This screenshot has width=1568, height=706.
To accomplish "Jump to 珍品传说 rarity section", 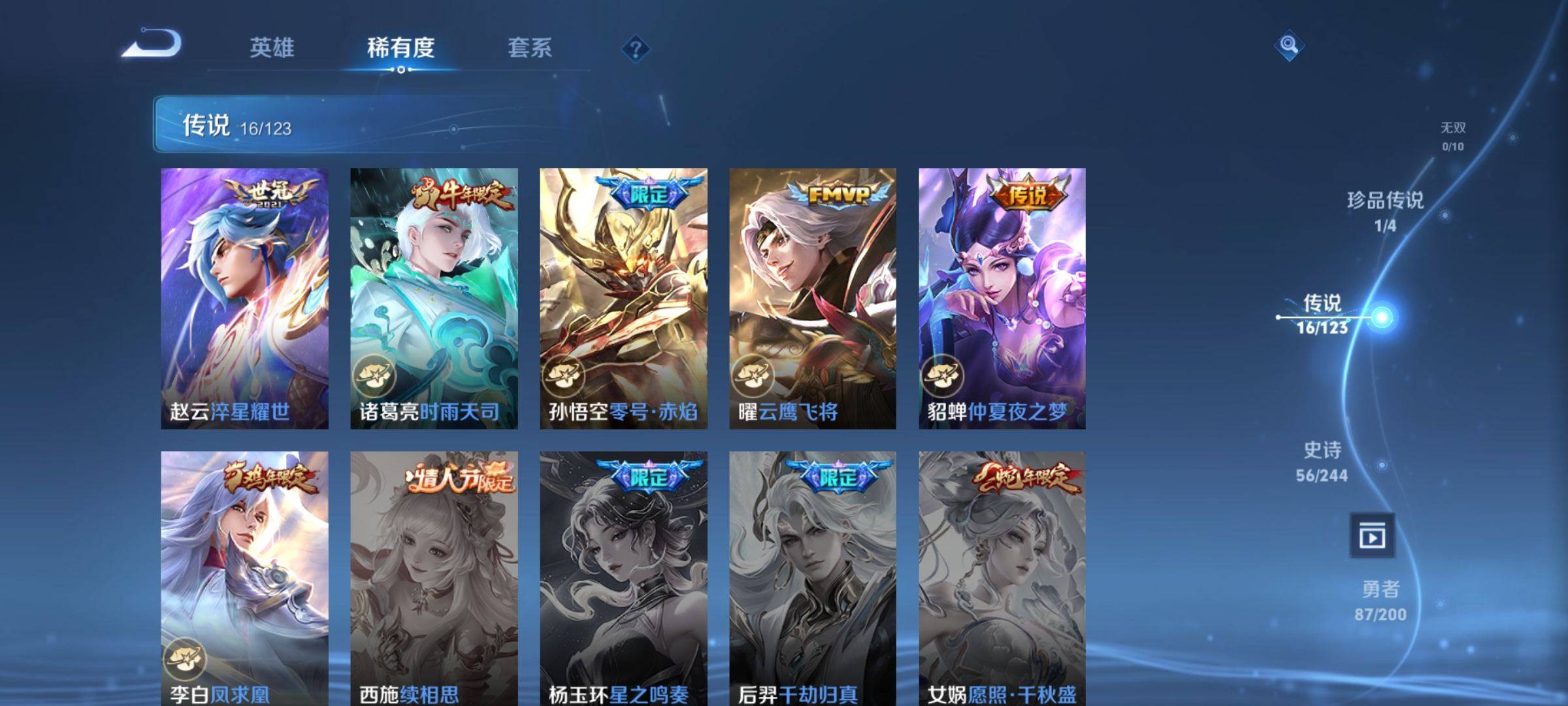I will point(1385,210).
